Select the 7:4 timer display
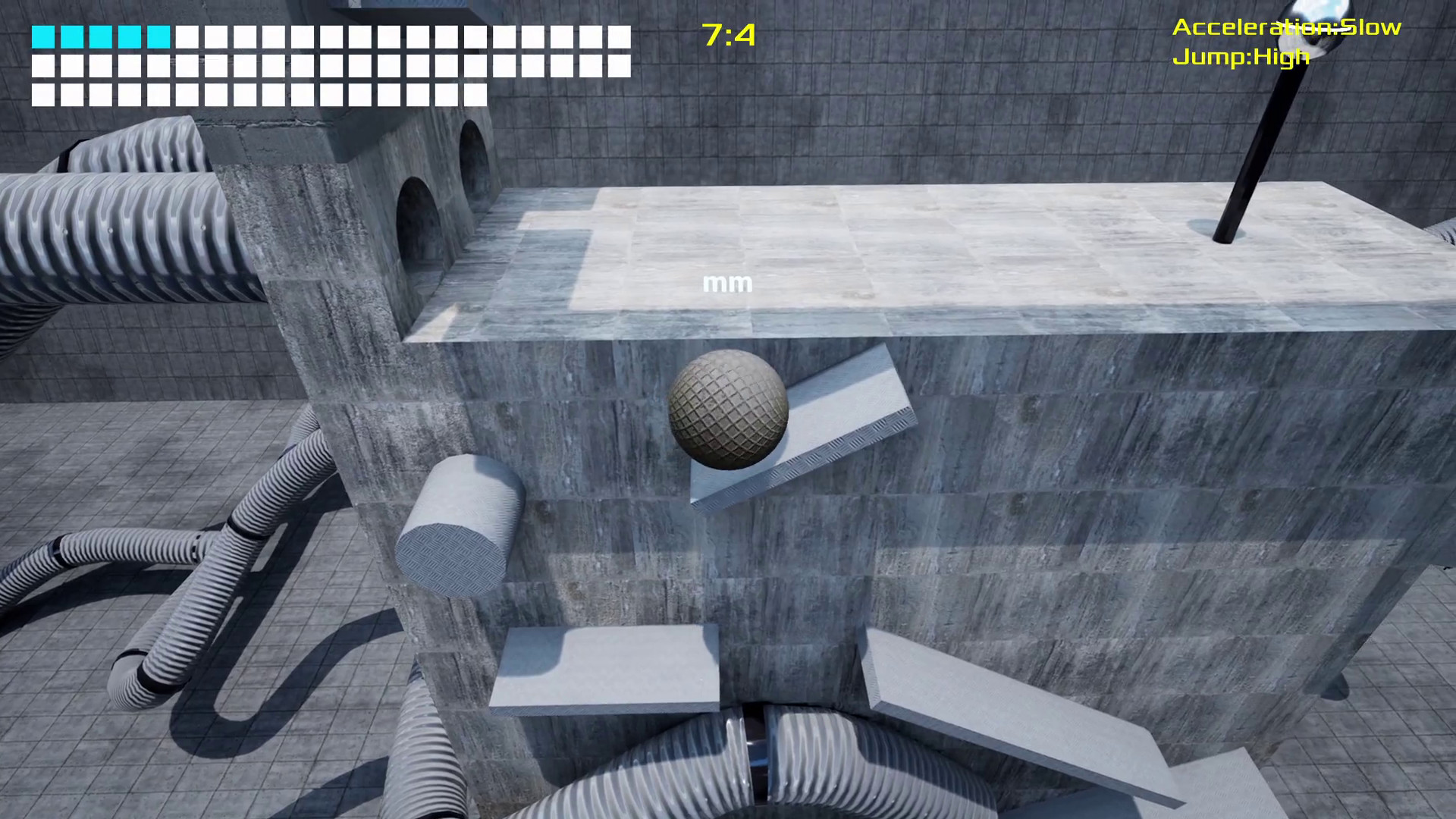The image size is (1456, 819). (x=726, y=35)
